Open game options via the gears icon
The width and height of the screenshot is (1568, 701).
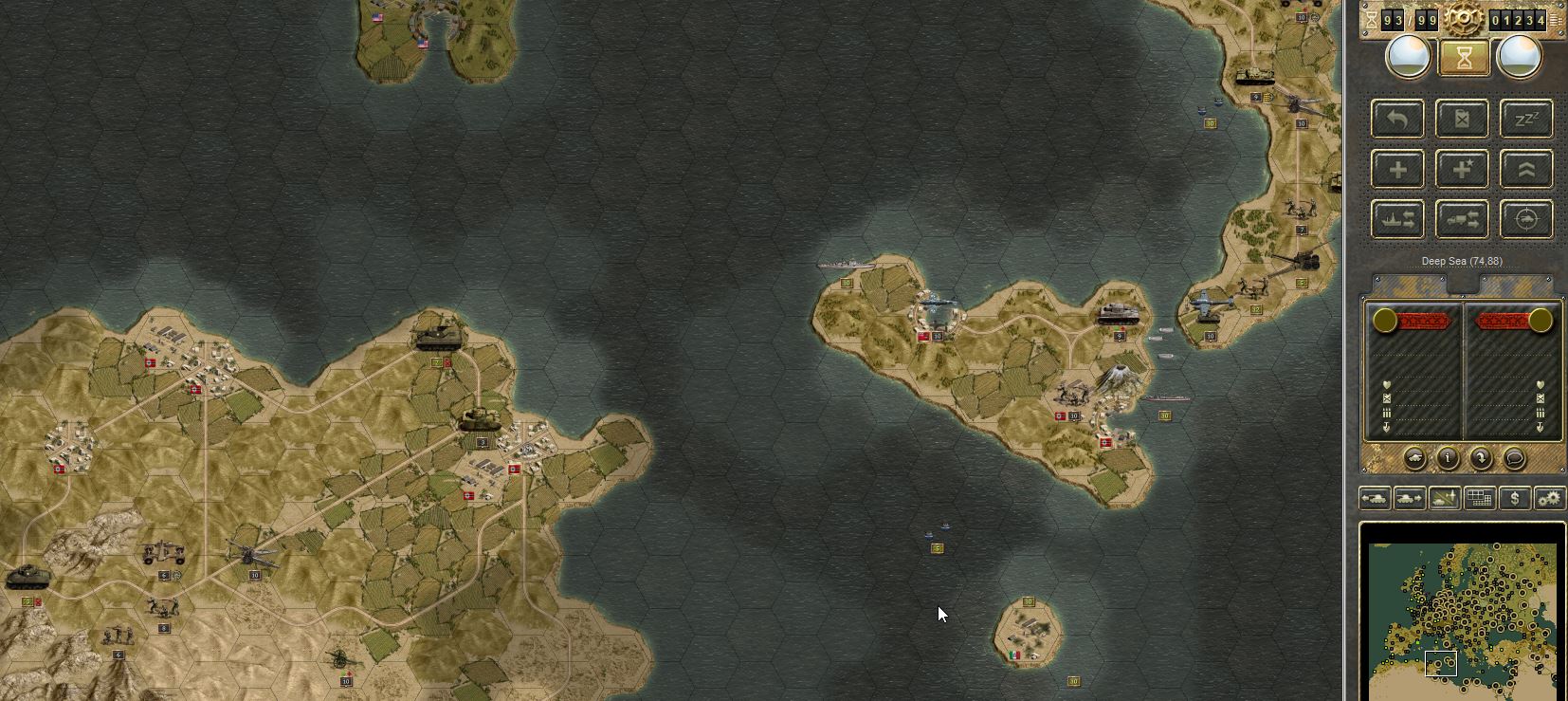coord(1549,497)
